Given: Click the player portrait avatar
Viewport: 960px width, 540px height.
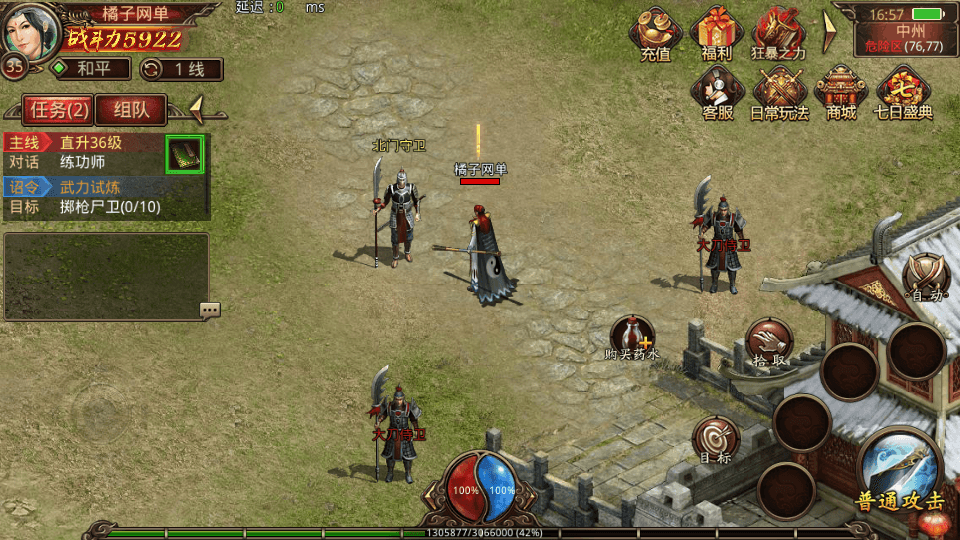Looking at the screenshot, I should (x=31, y=30).
